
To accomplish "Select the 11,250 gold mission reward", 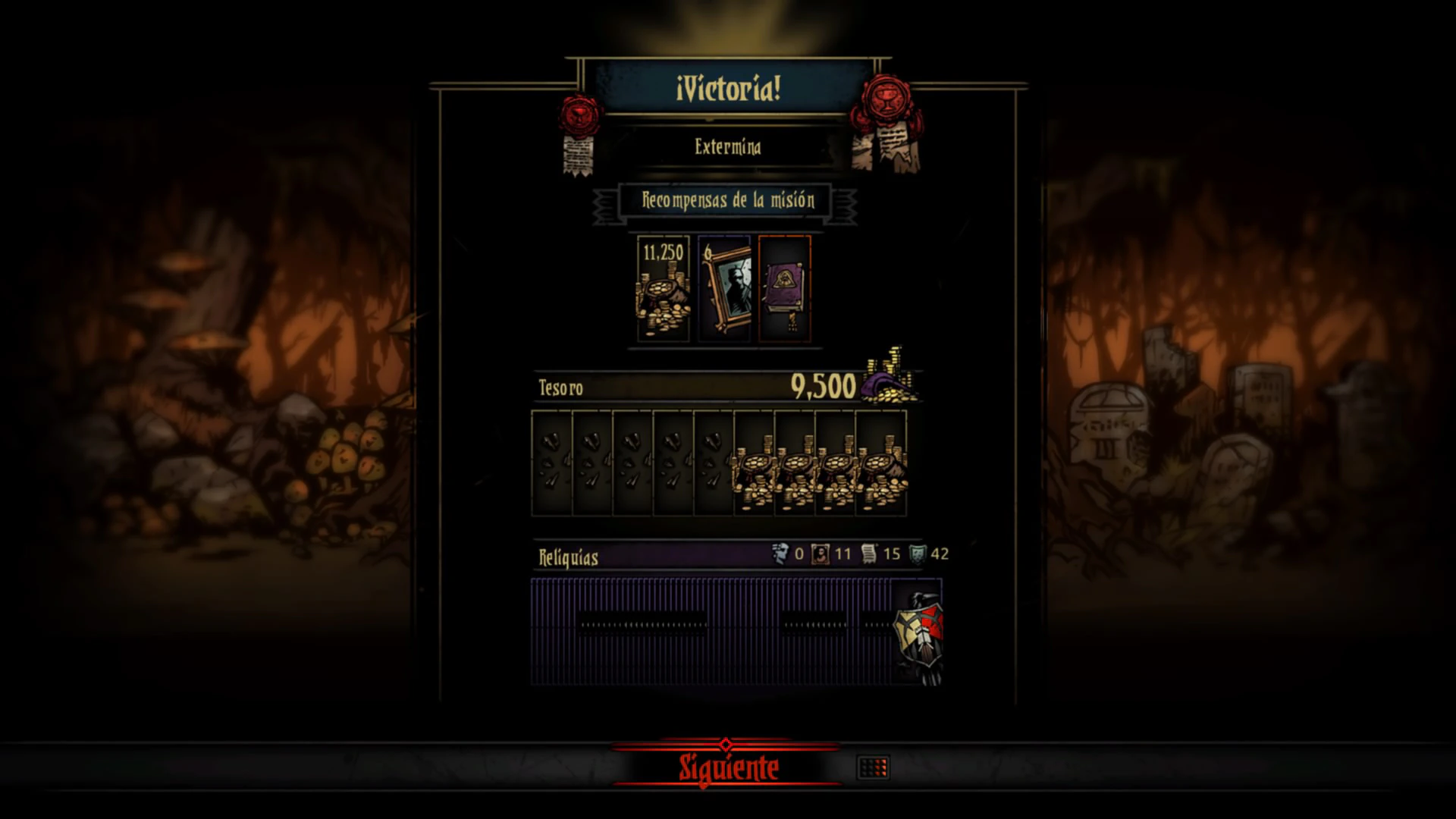I will (664, 288).
